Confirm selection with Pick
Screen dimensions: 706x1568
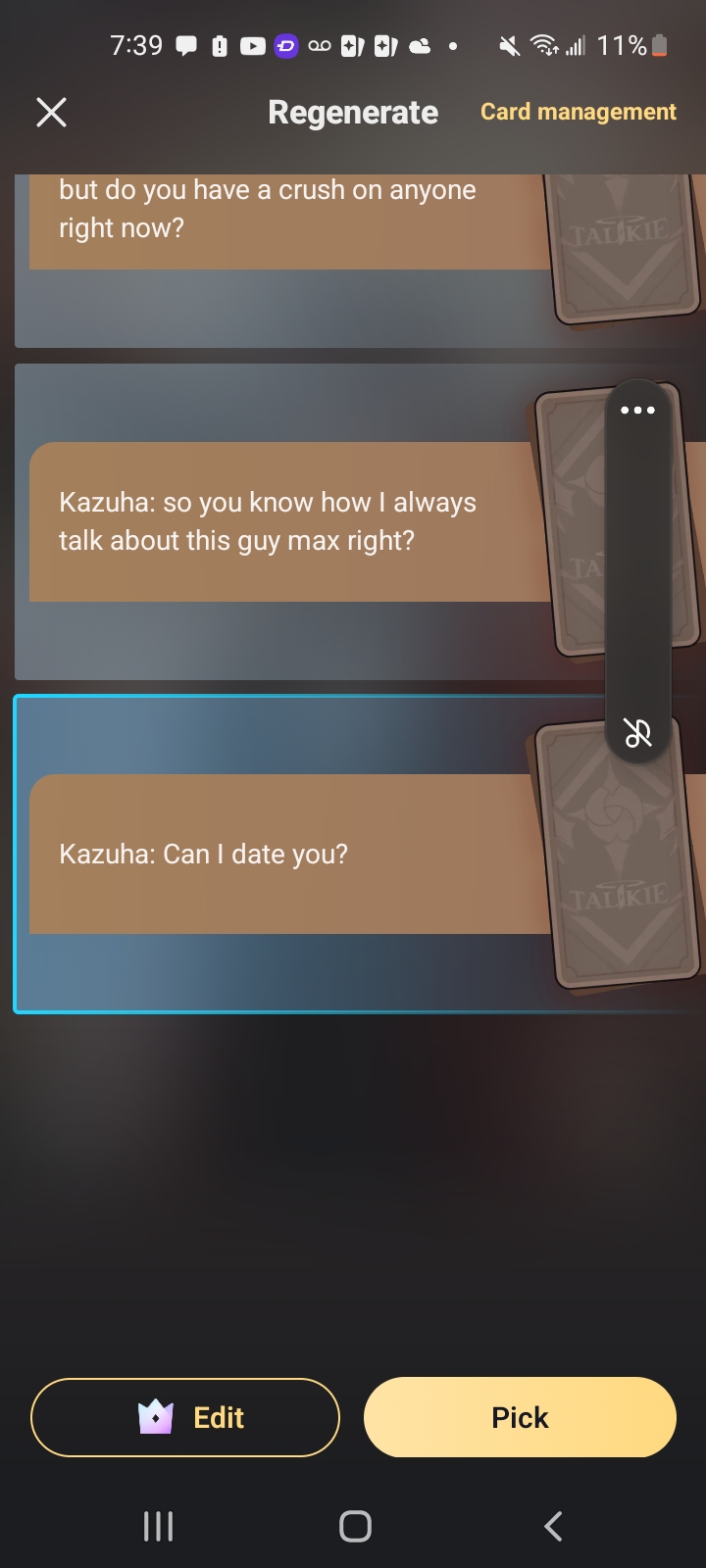pyautogui.click(x=520, y=1417)
